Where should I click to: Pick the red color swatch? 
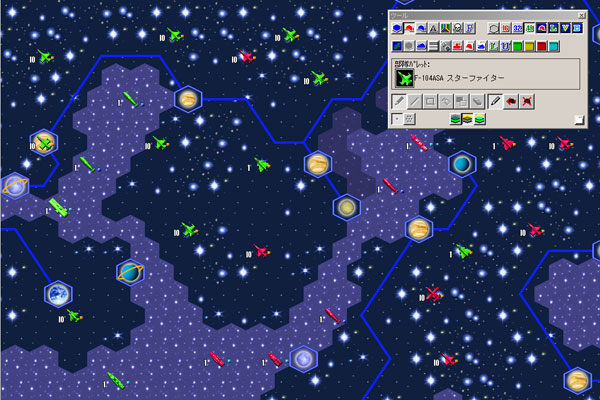tap(541, 45)
